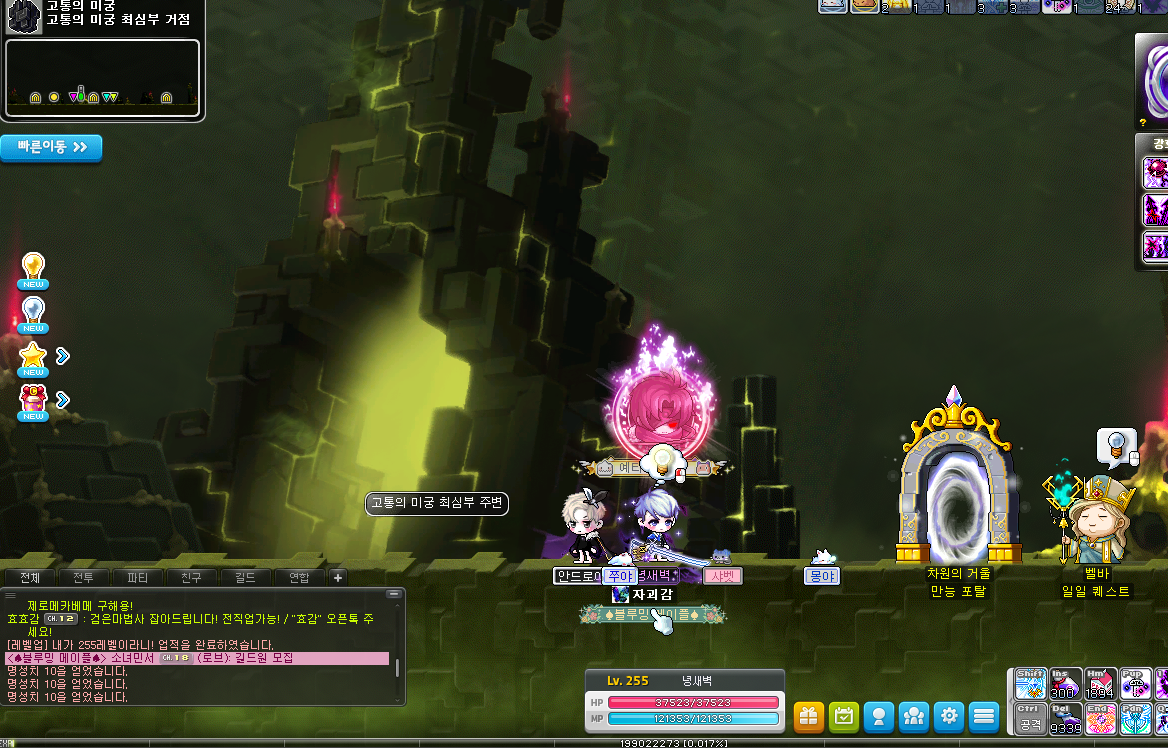Open the three-line main menu button
Viewport: 1168px width, 748px height.
(x=984, y=716)
